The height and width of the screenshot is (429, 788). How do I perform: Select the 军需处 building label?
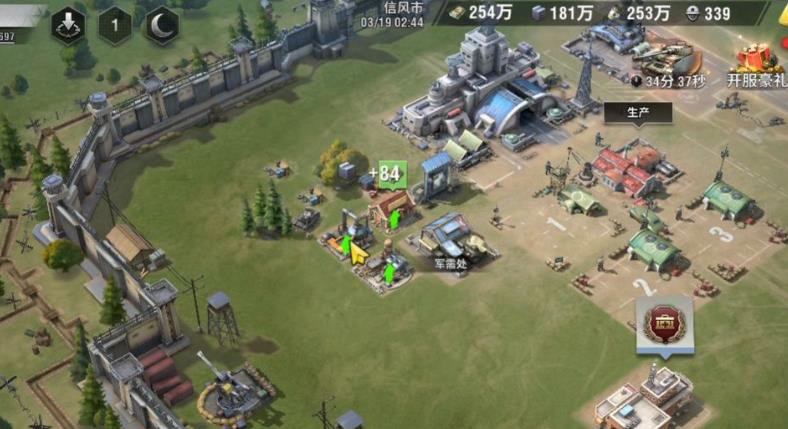pos(450,265)
